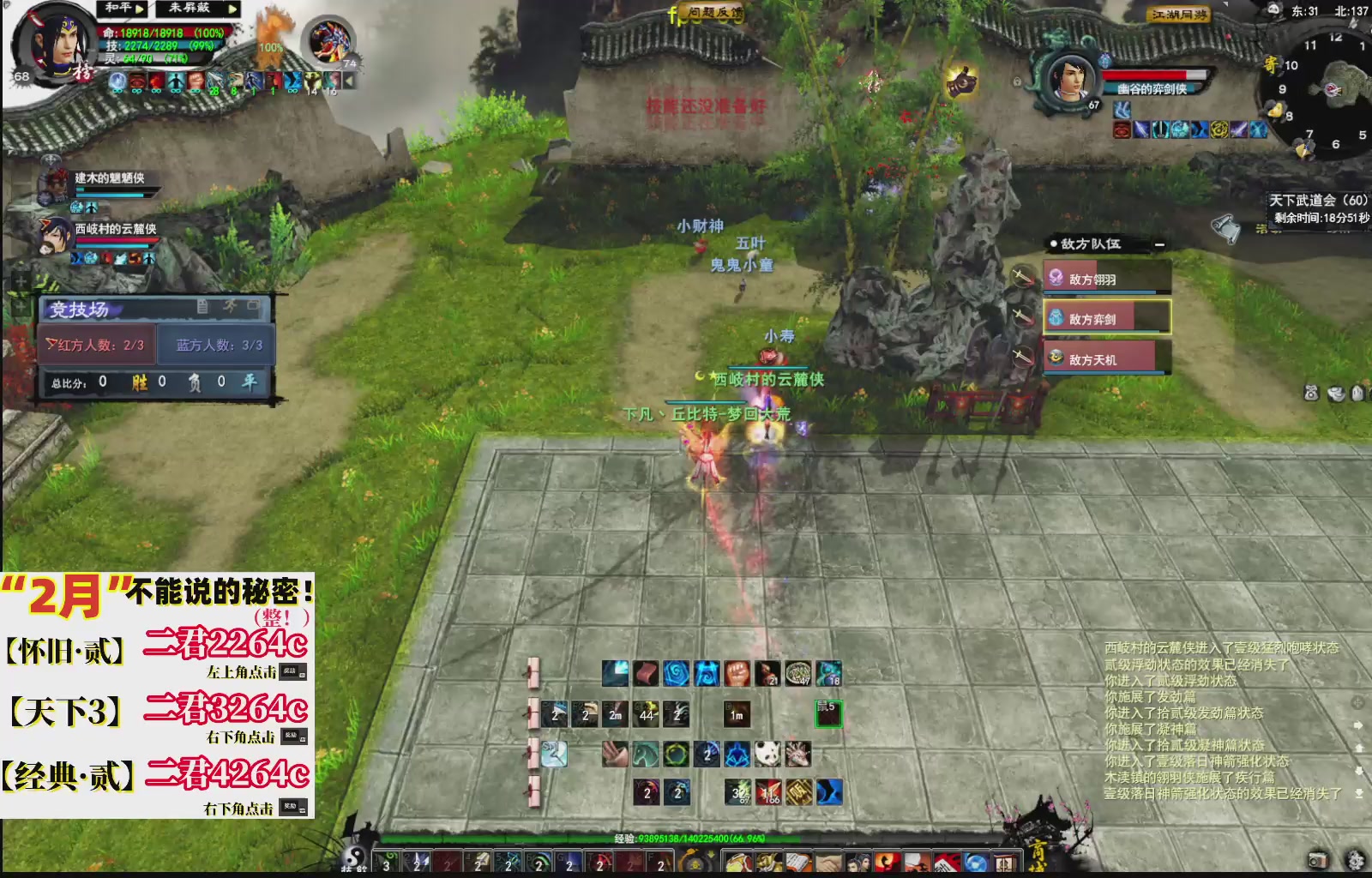Image resolution: width=1372 pixels, height=878 pixels.
Task: Click the sword marker beside 敌方翎羽
Action: 1021,277
